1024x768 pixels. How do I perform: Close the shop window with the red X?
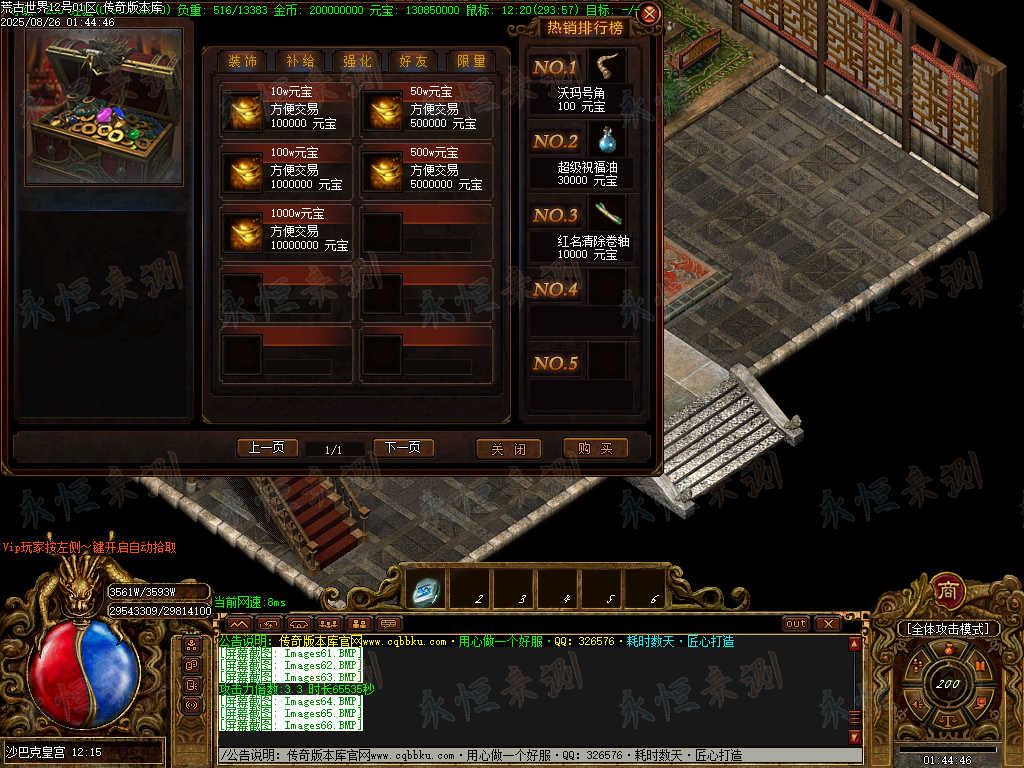649,14
